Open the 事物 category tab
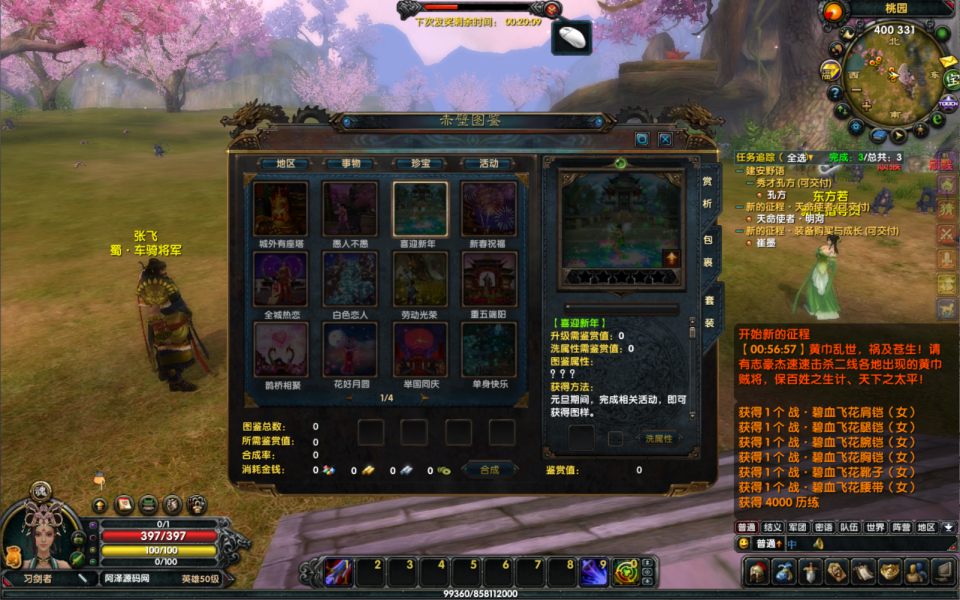Image resolution: width=960 pixels, height=600 pixels. coord(351,163)
